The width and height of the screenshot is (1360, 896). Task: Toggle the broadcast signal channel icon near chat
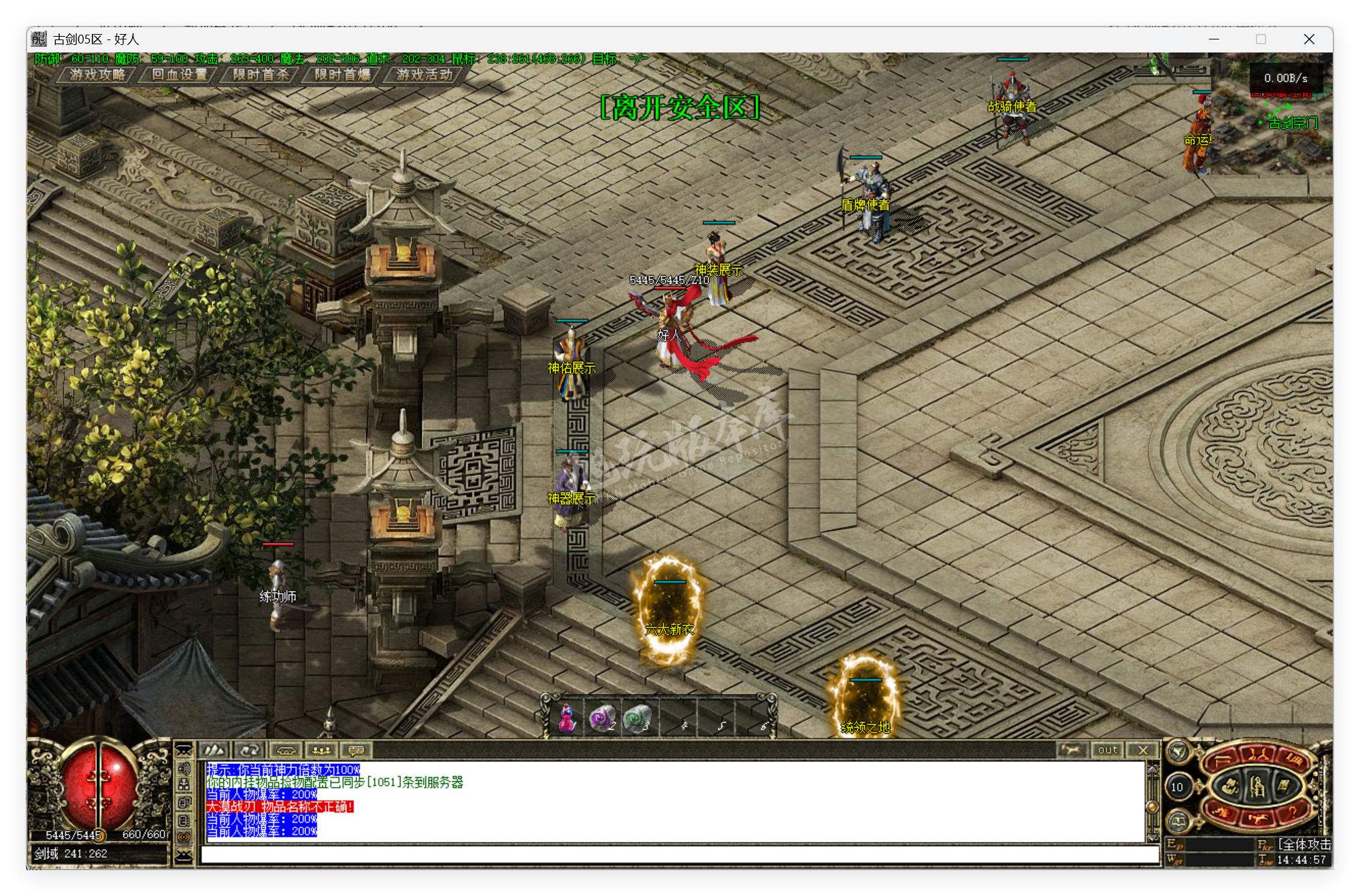pos(185,837)
